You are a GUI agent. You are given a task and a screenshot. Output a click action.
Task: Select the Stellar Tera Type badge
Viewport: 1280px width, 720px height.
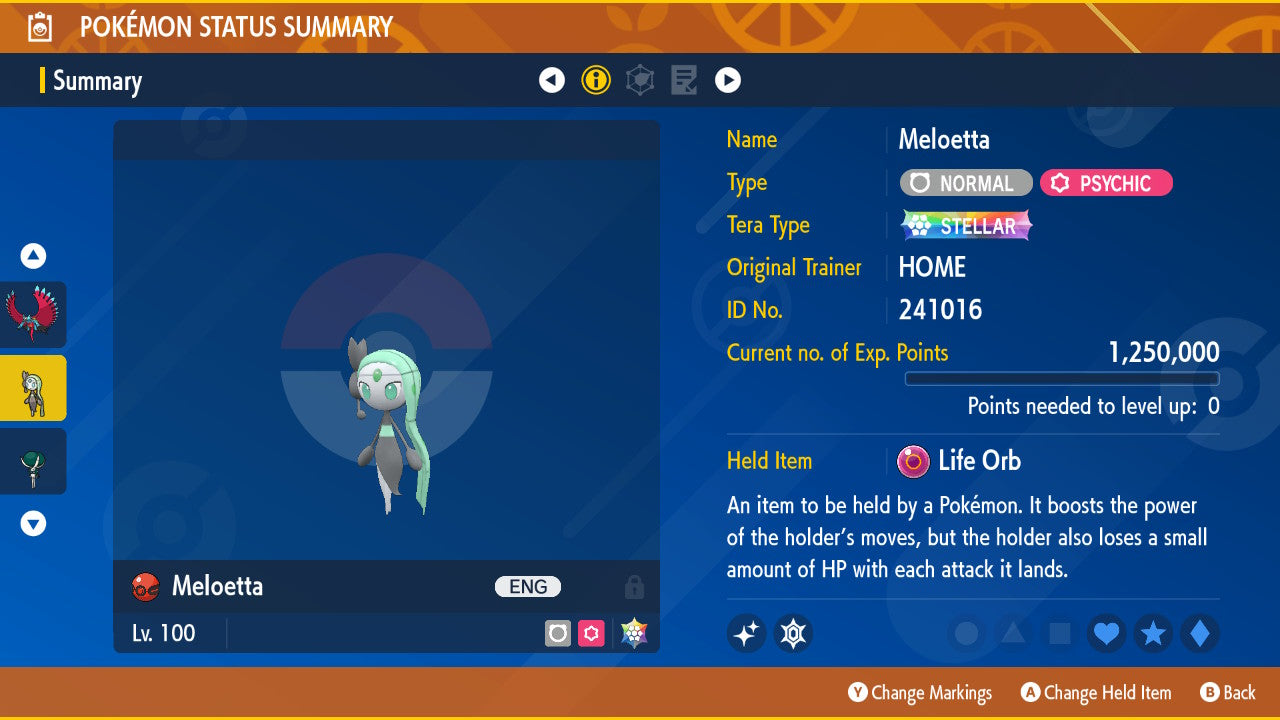(x=965, y=225)
